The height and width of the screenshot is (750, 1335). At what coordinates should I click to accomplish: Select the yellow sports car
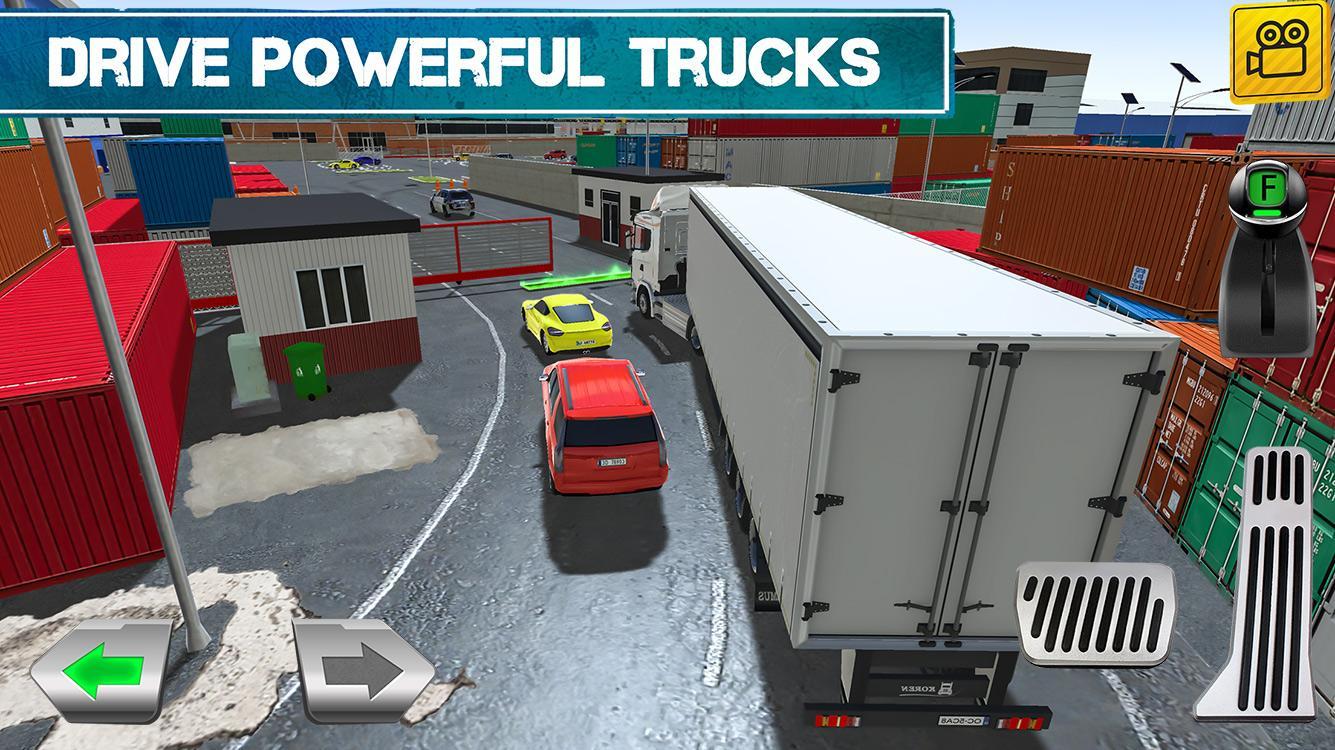click(565, 322)
